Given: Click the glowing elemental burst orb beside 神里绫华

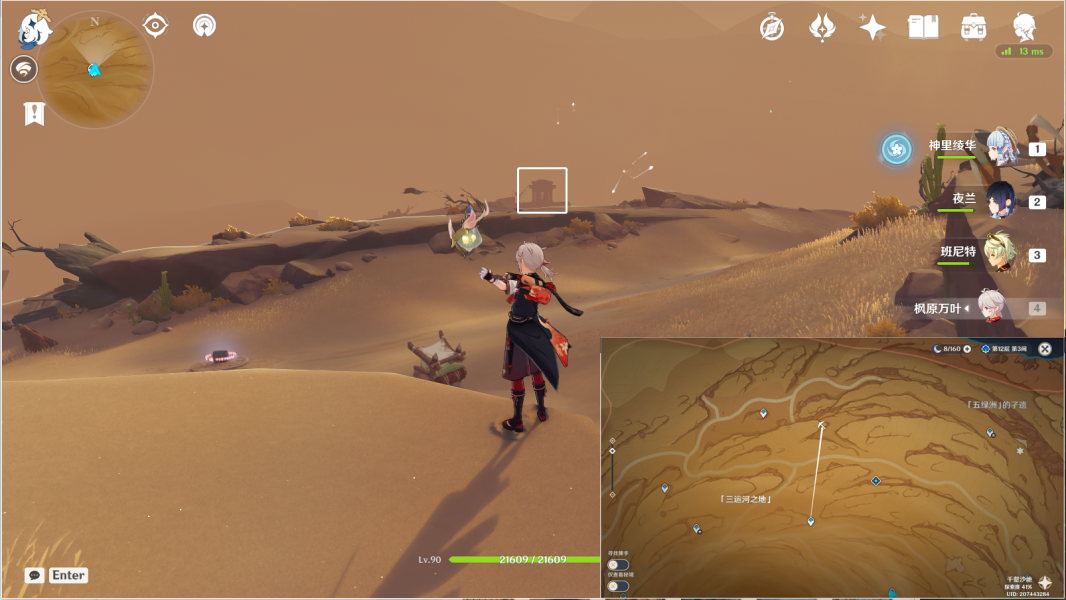Looking at the screenshot, I should coord(896,149).
